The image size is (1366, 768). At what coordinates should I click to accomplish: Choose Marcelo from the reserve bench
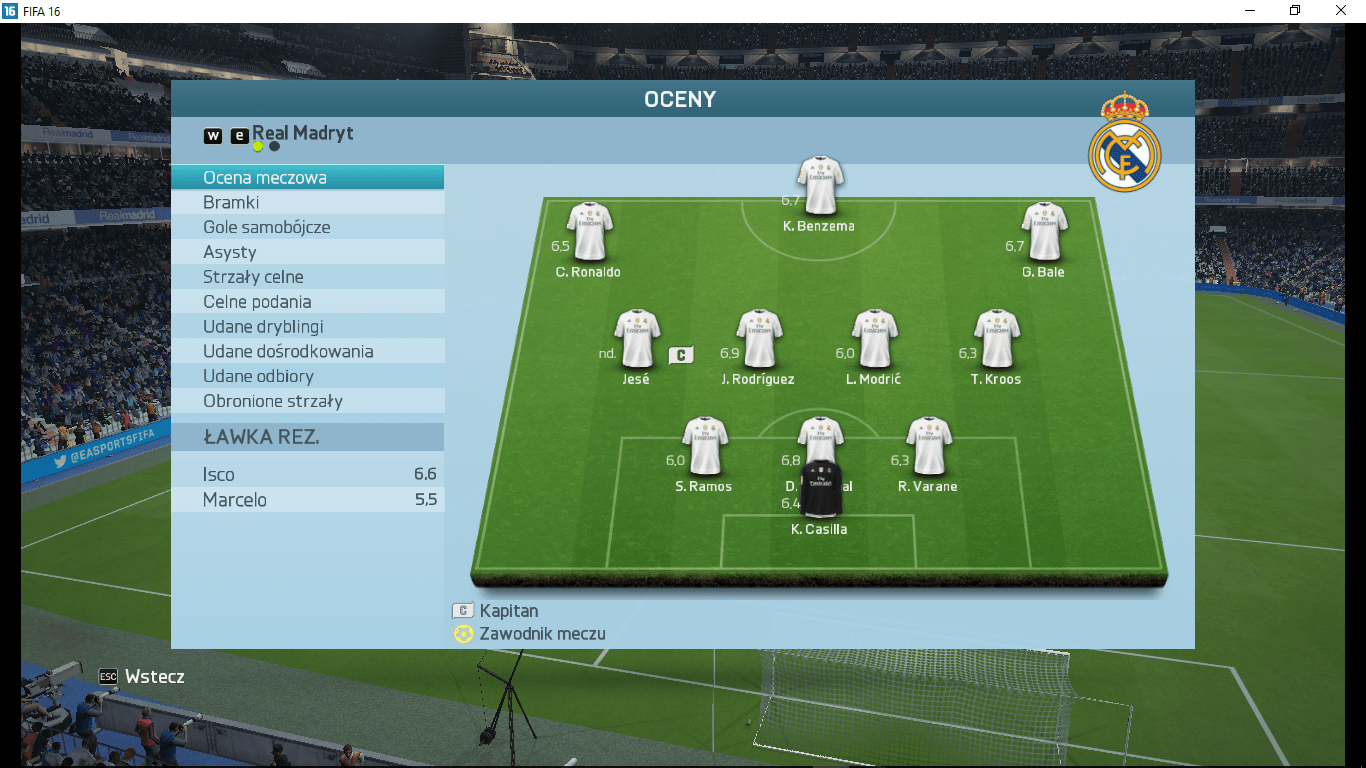pos(307,500)
